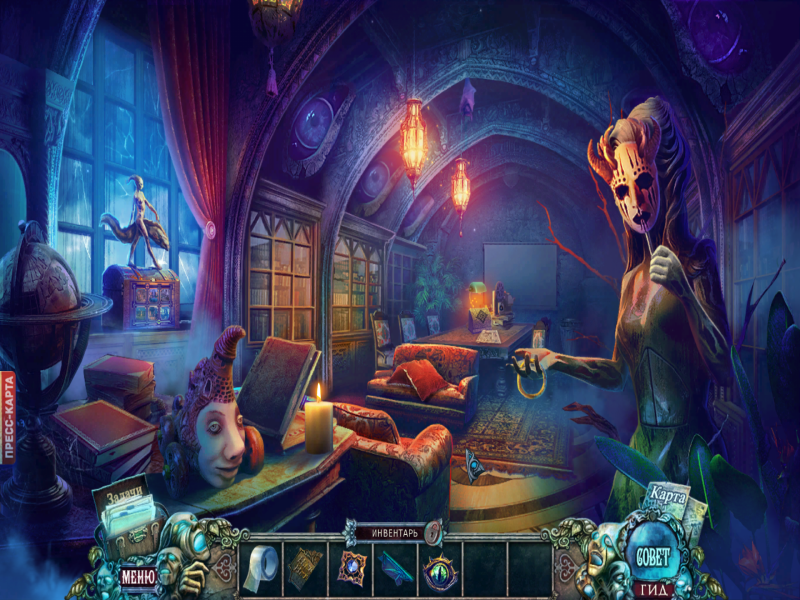Pick the engraved golden plate inventory item

click(306, 567)
